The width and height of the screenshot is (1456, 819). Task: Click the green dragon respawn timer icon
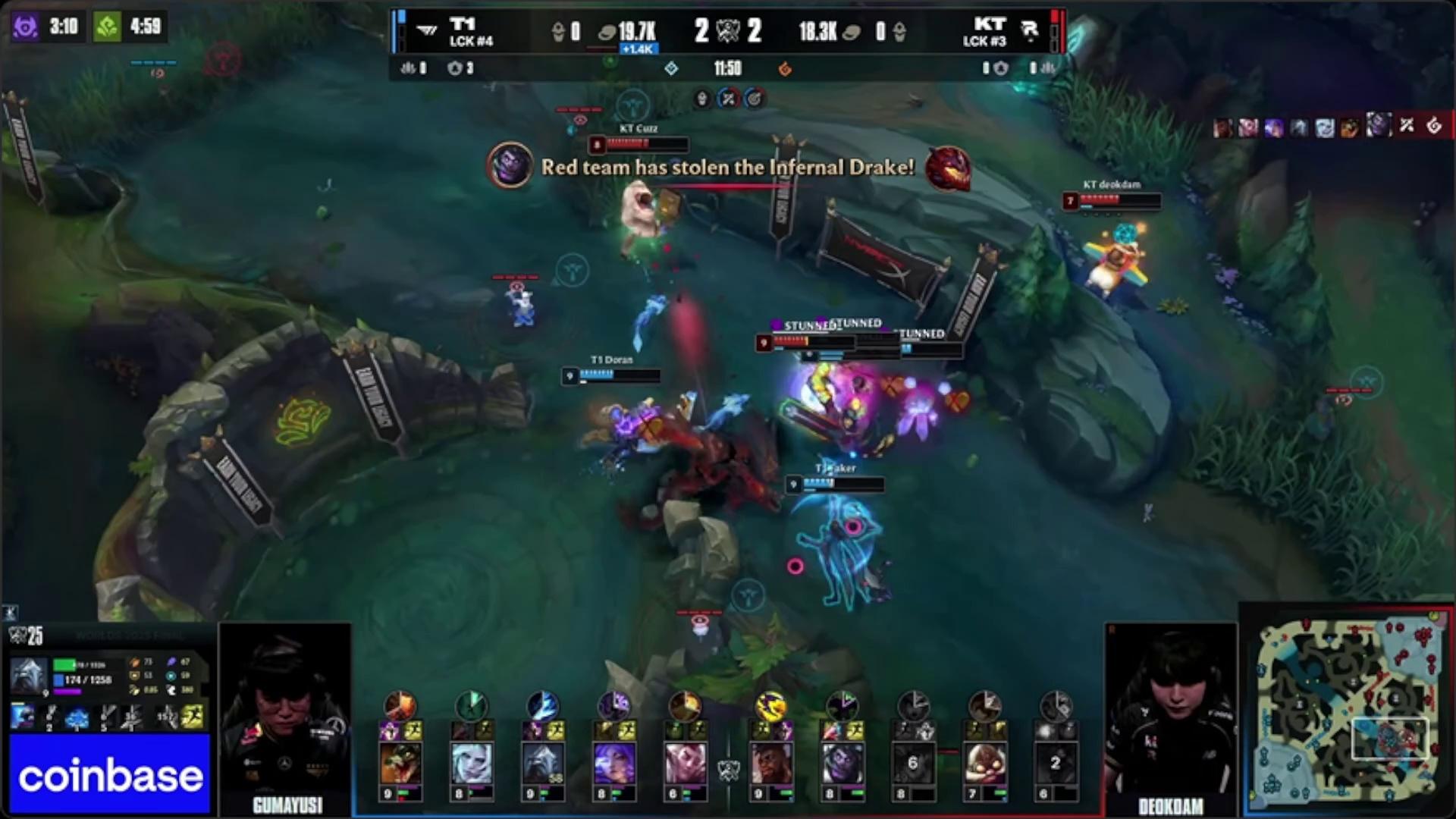107,27
